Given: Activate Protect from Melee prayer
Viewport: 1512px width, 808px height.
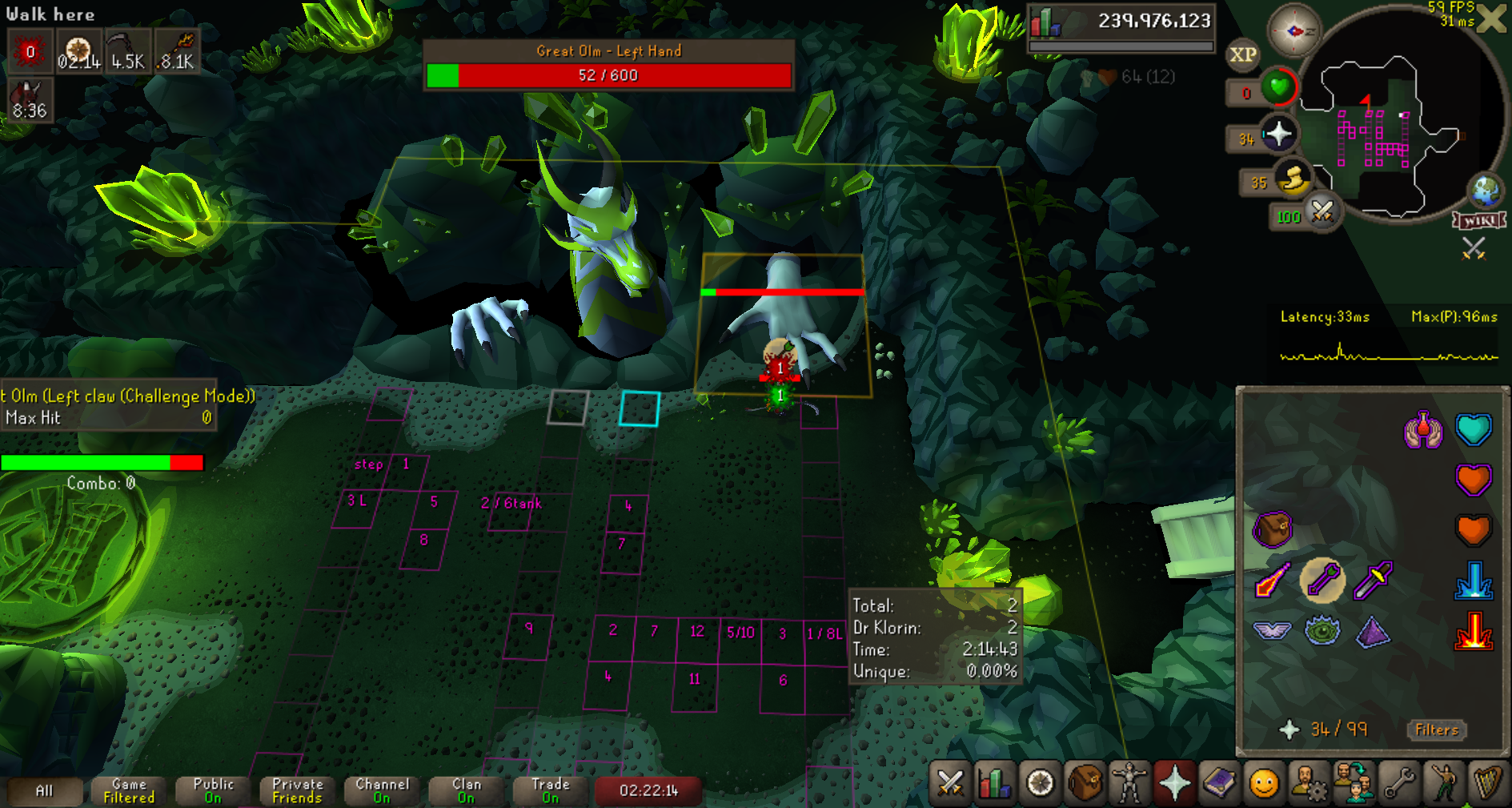Looking at the screenshot, I should (1373, 581).
